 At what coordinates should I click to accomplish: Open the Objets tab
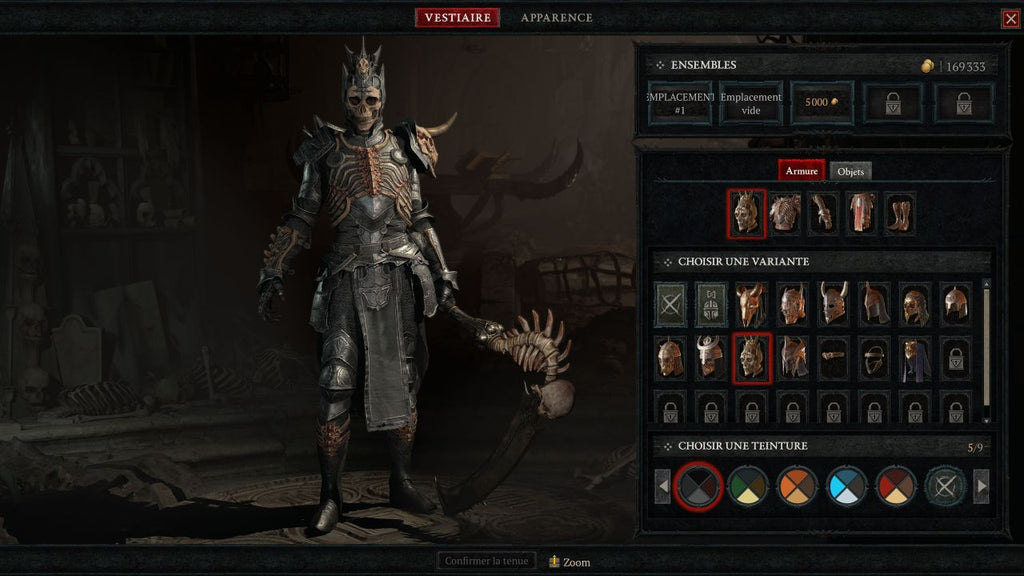click(x=850, y=171)
